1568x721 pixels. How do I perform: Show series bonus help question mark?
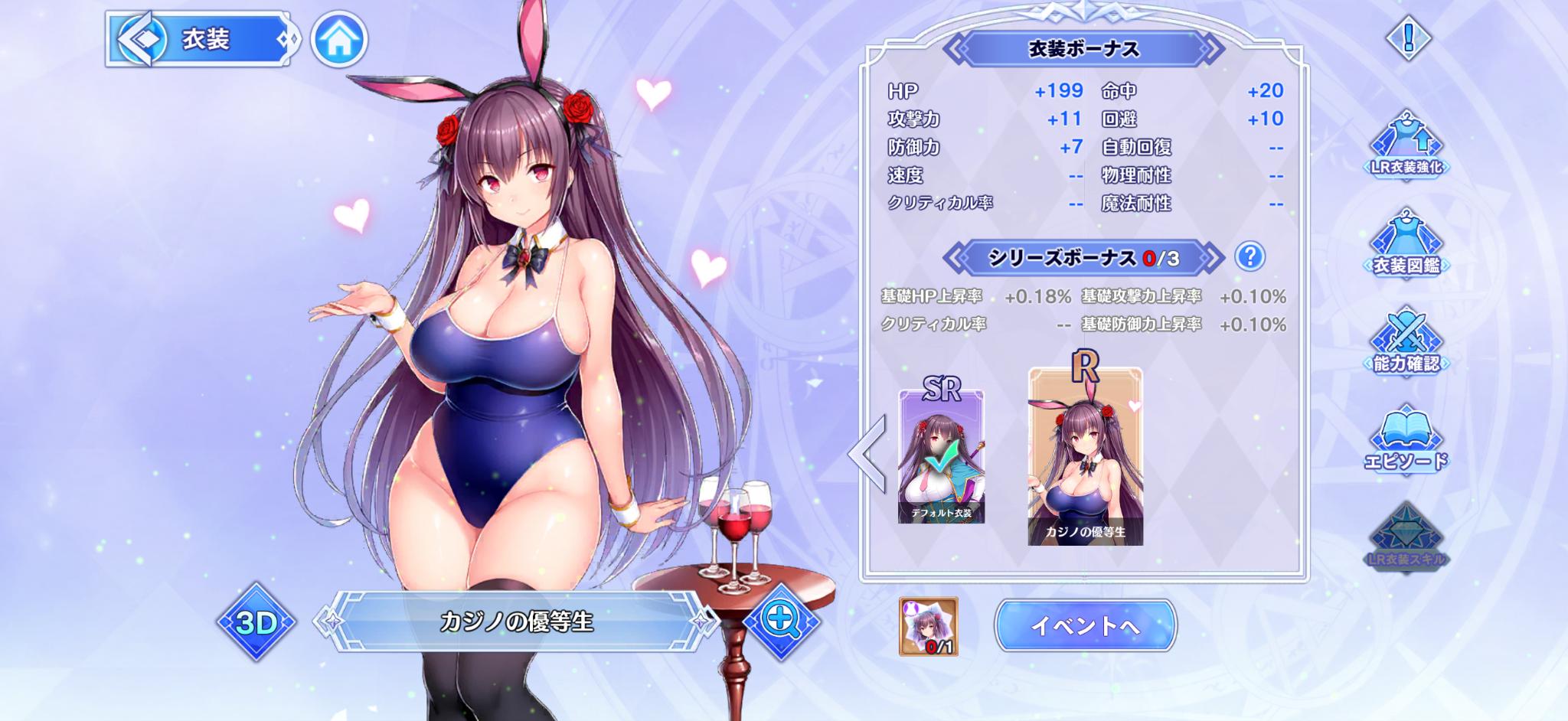1249,256
